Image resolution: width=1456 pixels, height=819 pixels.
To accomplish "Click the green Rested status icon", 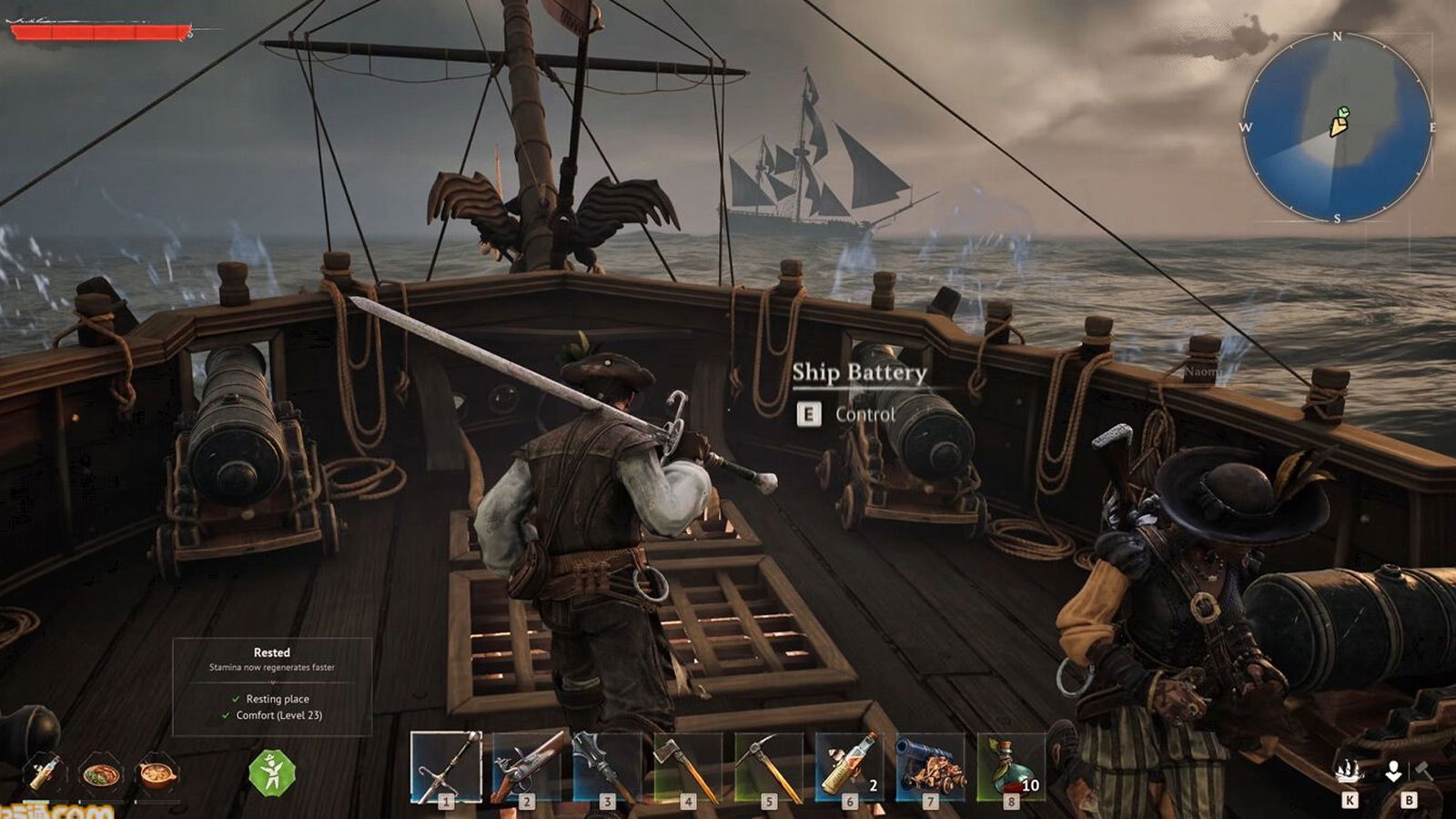I will 272,773.
